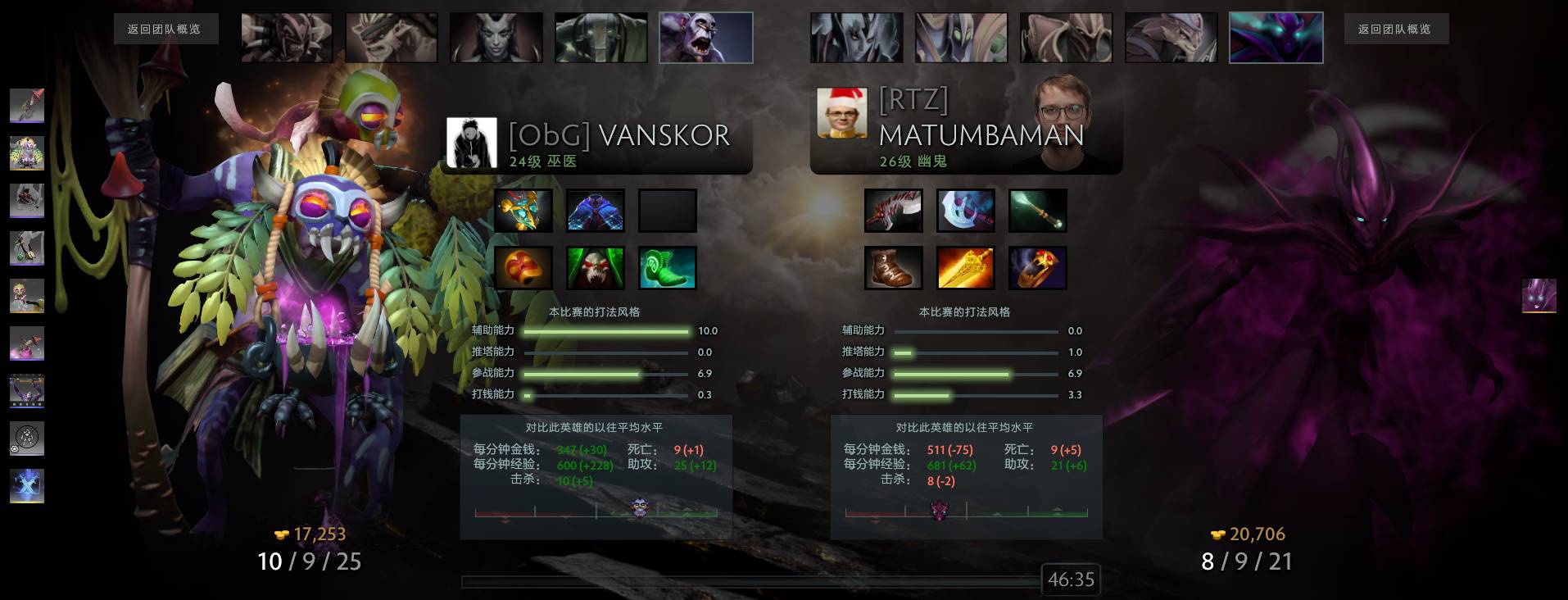This screenshot has width=1568, height=600.
Task: Open the first hero portrait of the left team
Action: click(x=286, y=37)
